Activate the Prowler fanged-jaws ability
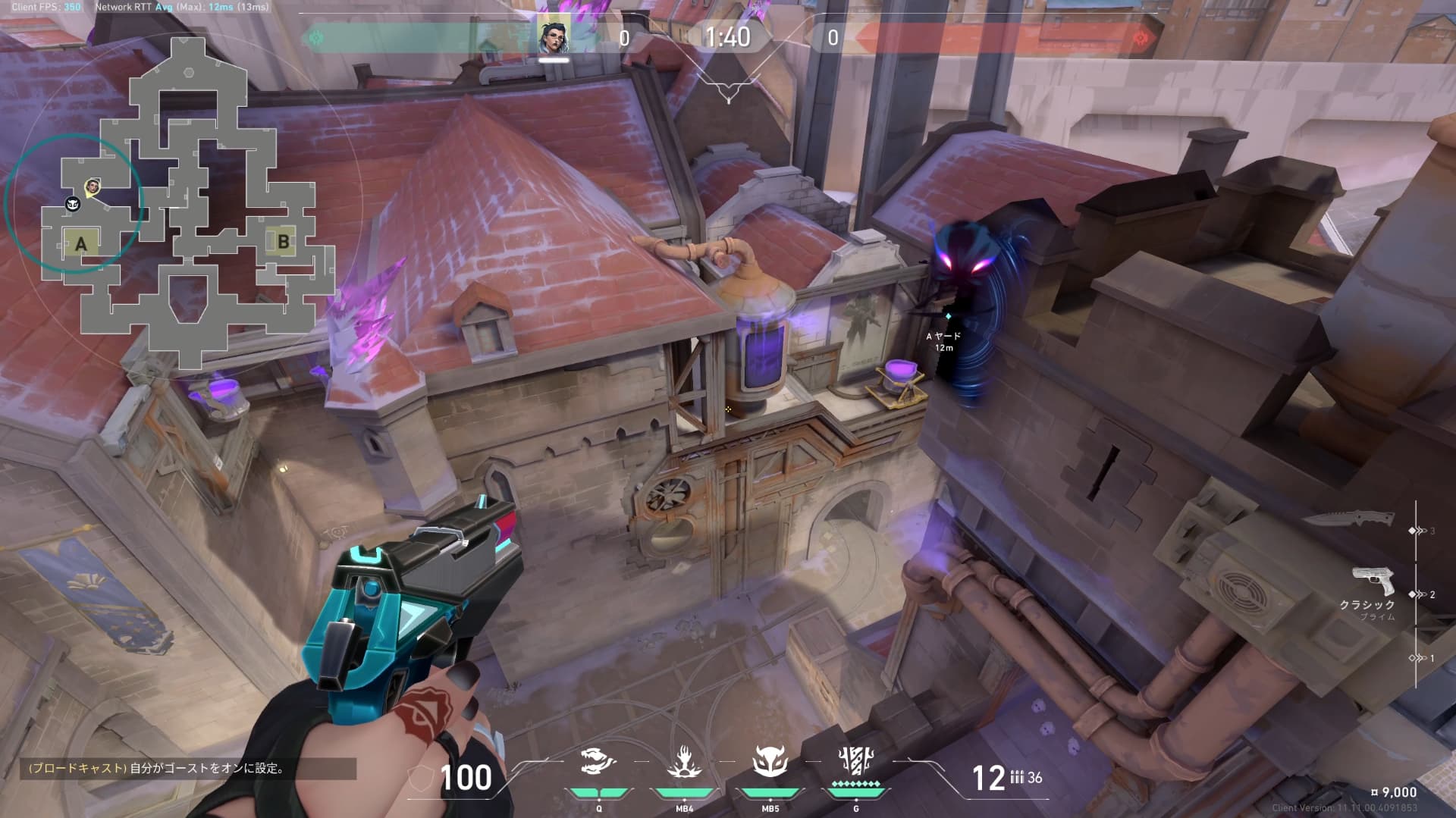1456x818 pixels. pyautogui.click(x=598, y=762)
